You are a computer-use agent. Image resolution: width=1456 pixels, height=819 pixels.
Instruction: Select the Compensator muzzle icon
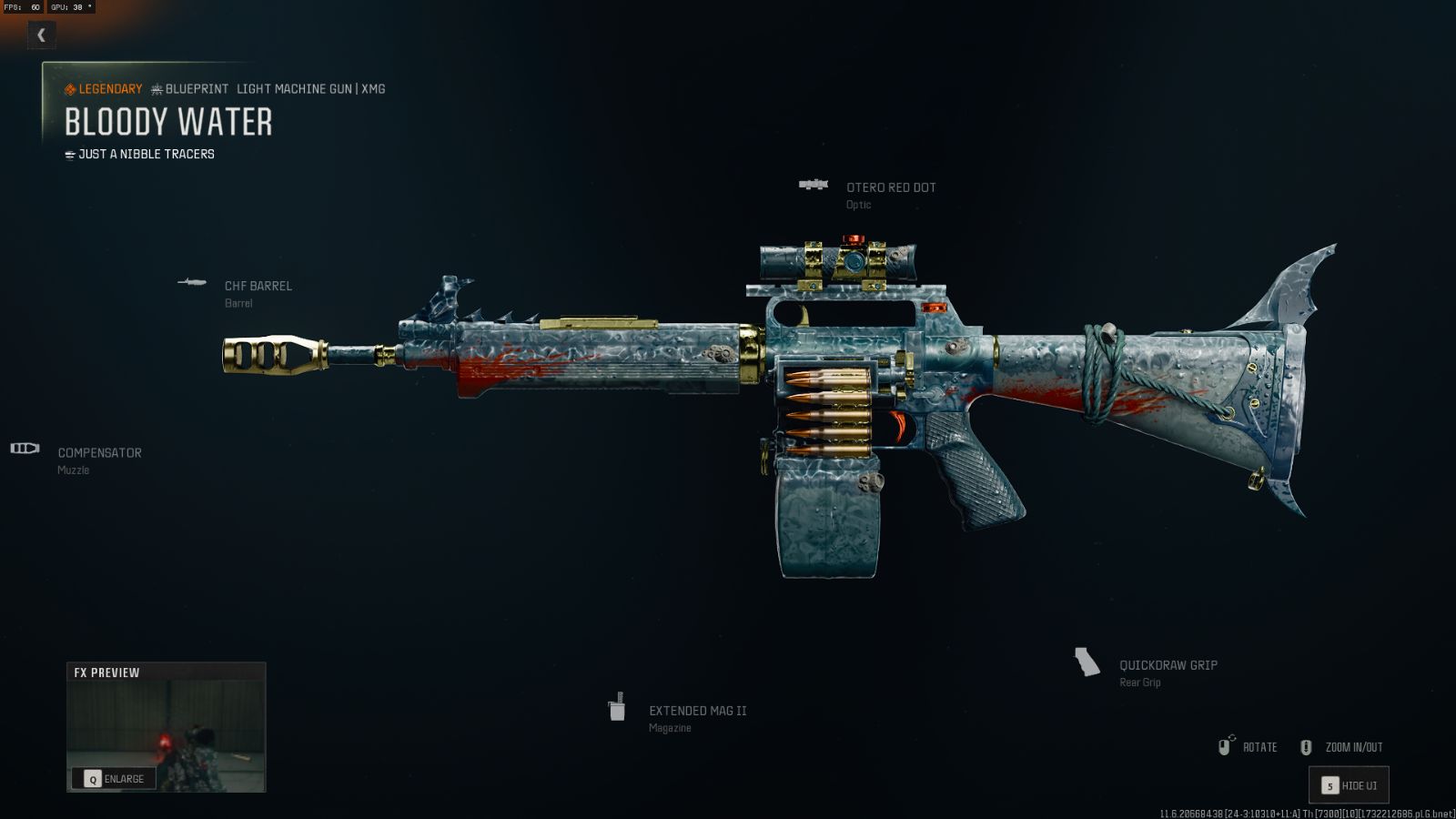click(x=24, y=449)
